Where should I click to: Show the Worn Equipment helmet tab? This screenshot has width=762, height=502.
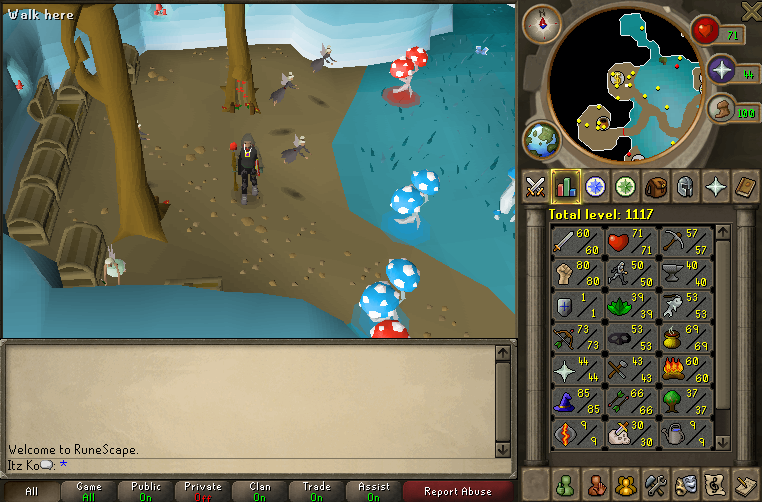click(686, 187)
